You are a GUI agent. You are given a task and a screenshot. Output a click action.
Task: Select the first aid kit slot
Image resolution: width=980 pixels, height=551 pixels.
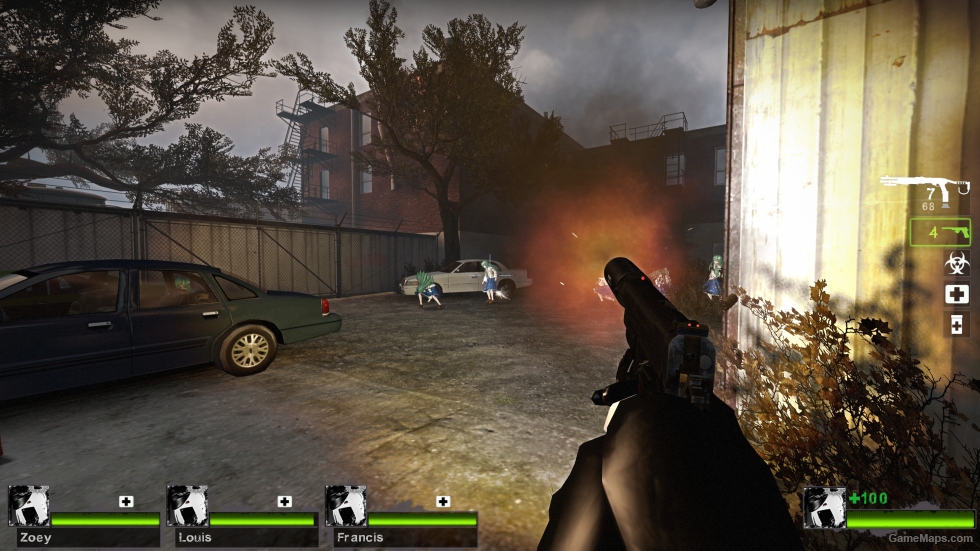[x=956, y=294]
